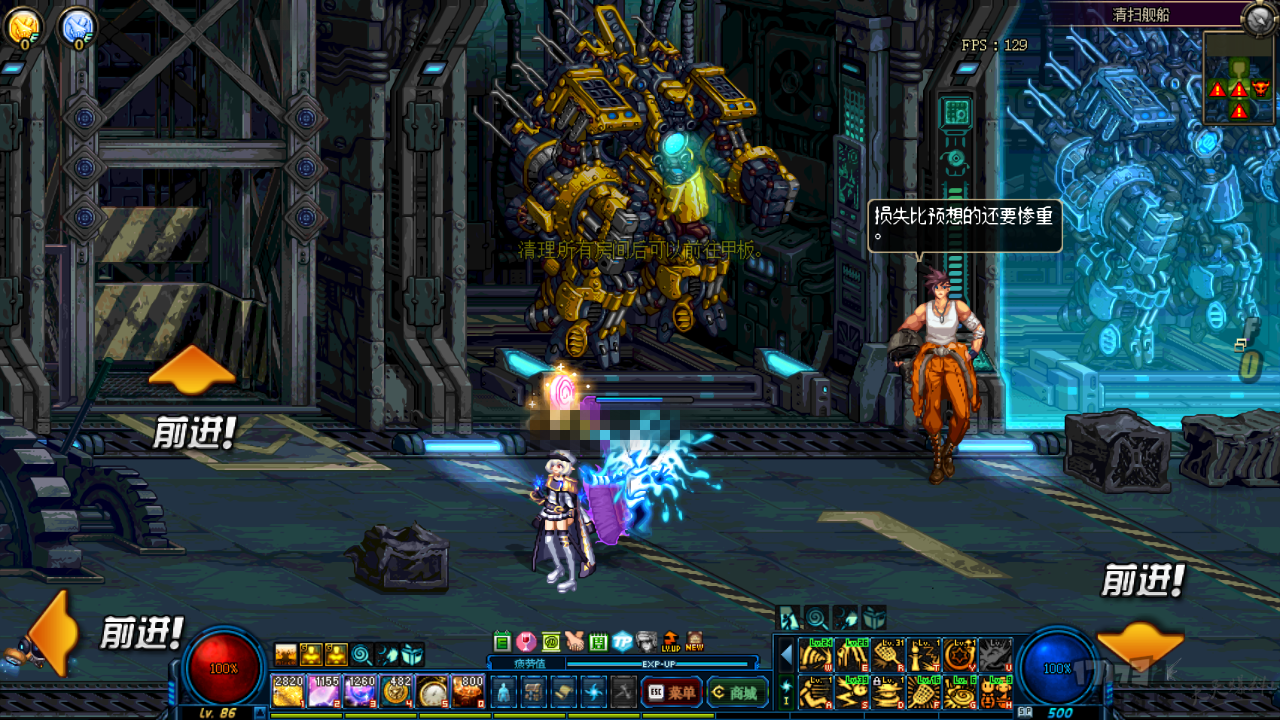The height and width of the screenshot is (720, 1280).
Task: Open the quest scroll icon
Action: [564, 691]
